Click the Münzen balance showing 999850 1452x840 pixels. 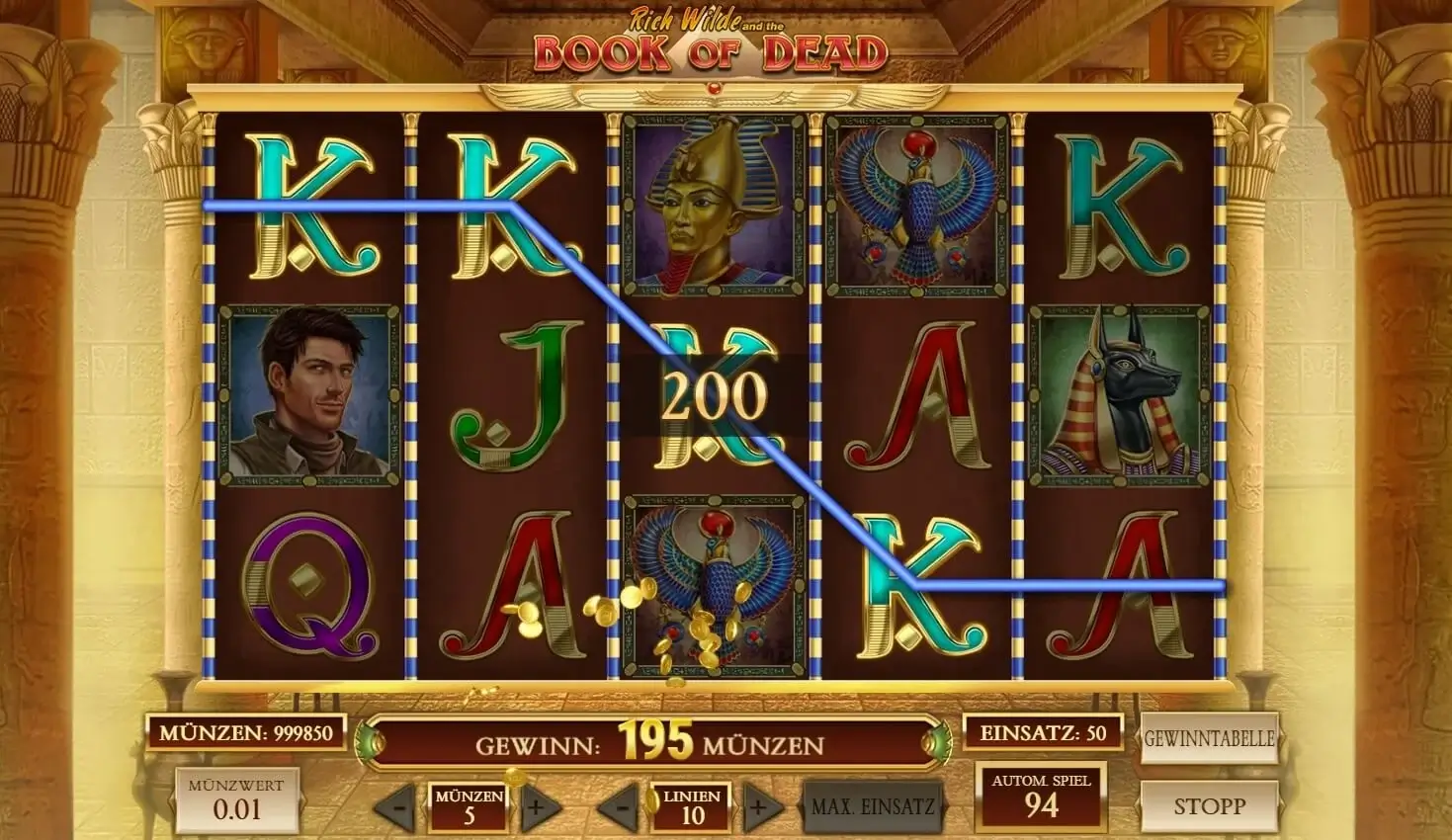click(x=244, y=733)
